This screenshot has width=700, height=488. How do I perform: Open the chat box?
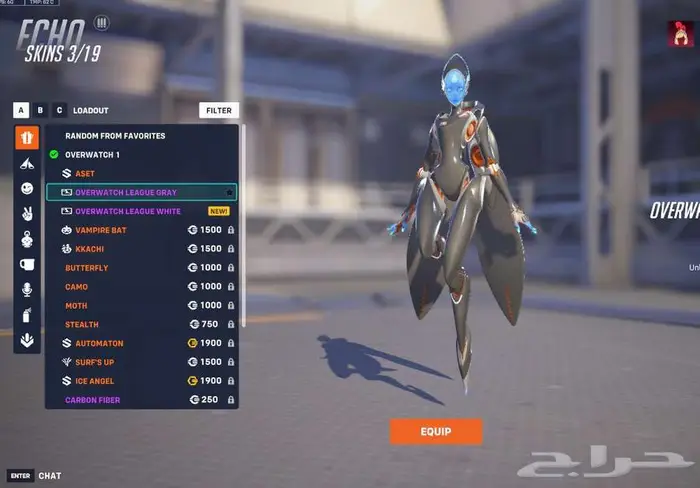point(49,475)
